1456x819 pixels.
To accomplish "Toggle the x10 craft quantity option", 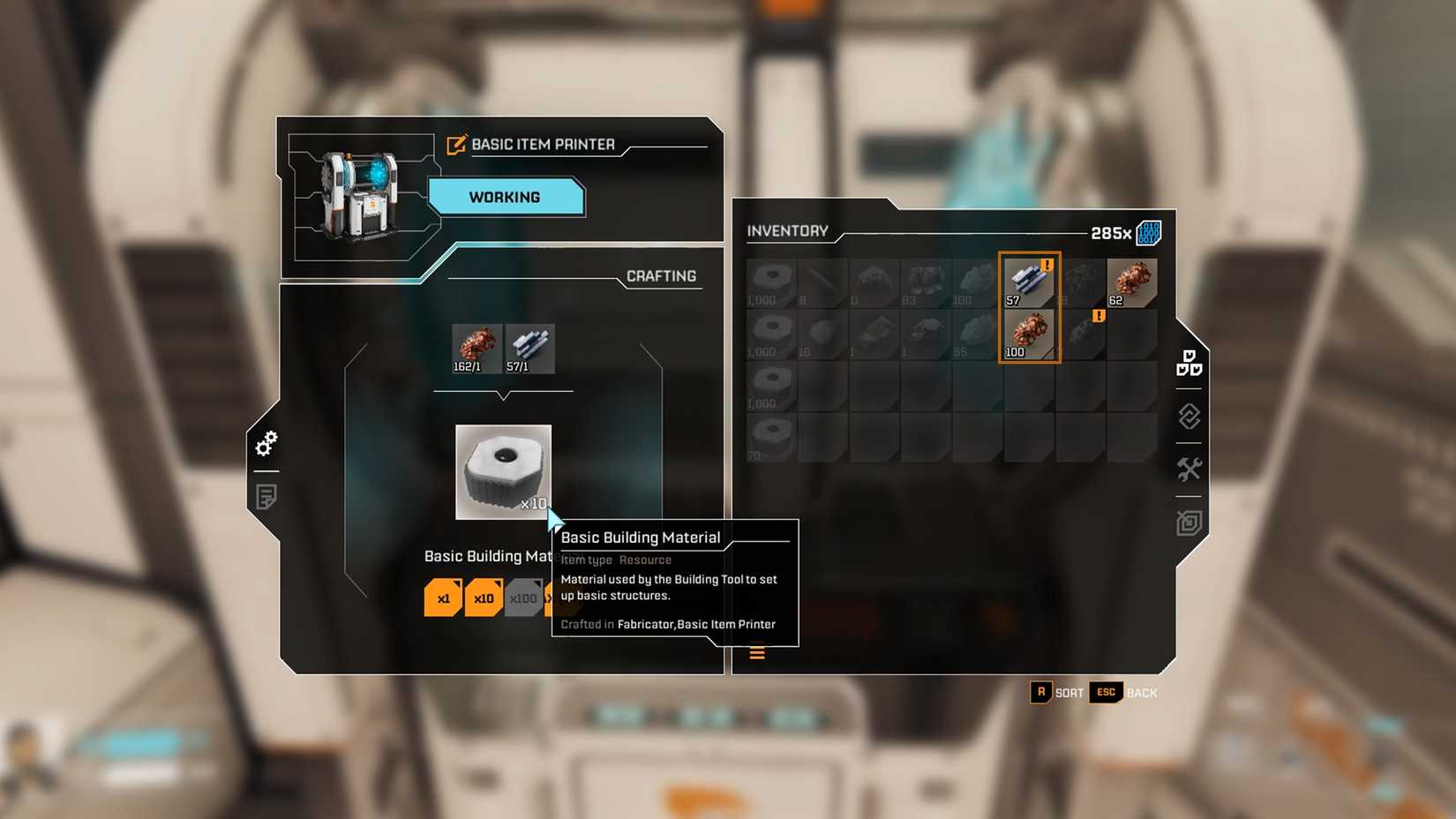I will tap(484, 597).
